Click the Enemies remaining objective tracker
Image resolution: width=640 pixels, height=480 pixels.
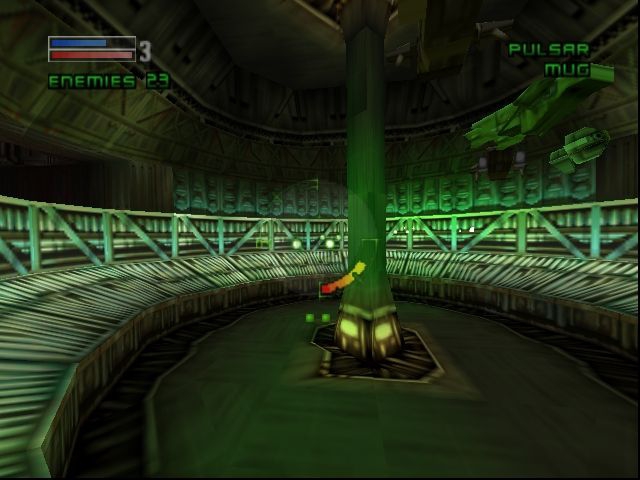(108, 82)
